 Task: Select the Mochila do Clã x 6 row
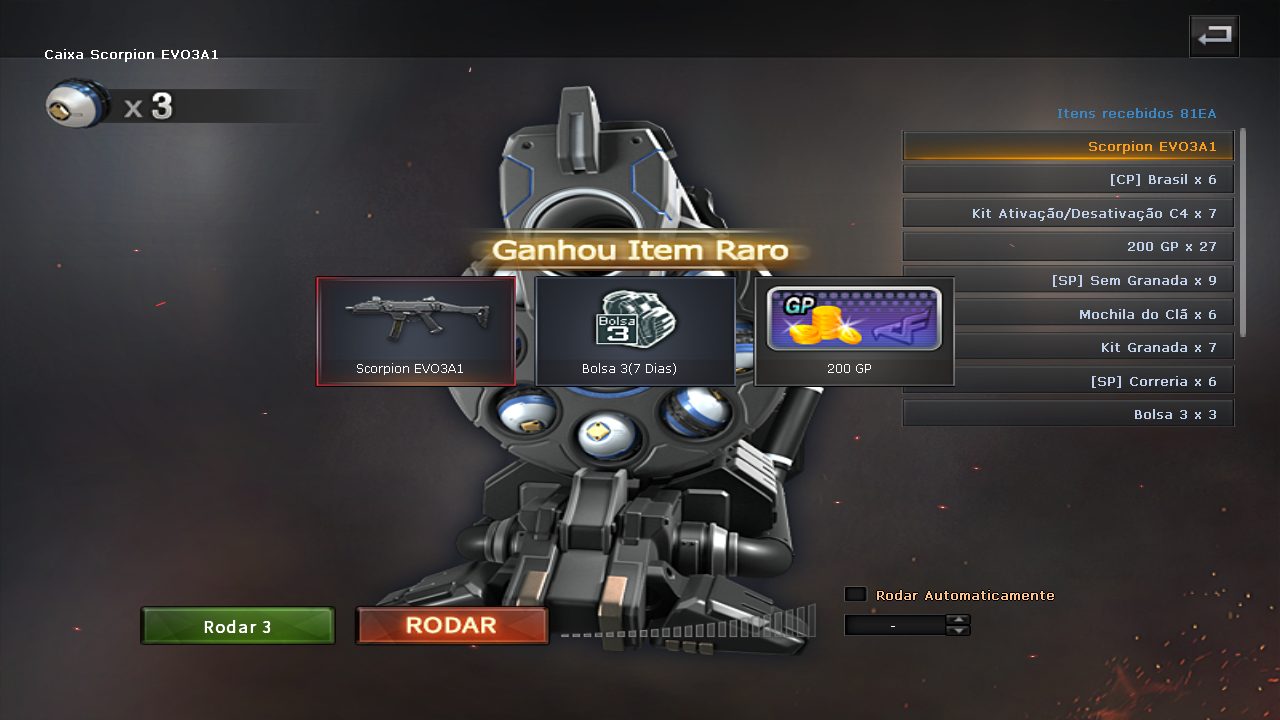point(1090,314)
